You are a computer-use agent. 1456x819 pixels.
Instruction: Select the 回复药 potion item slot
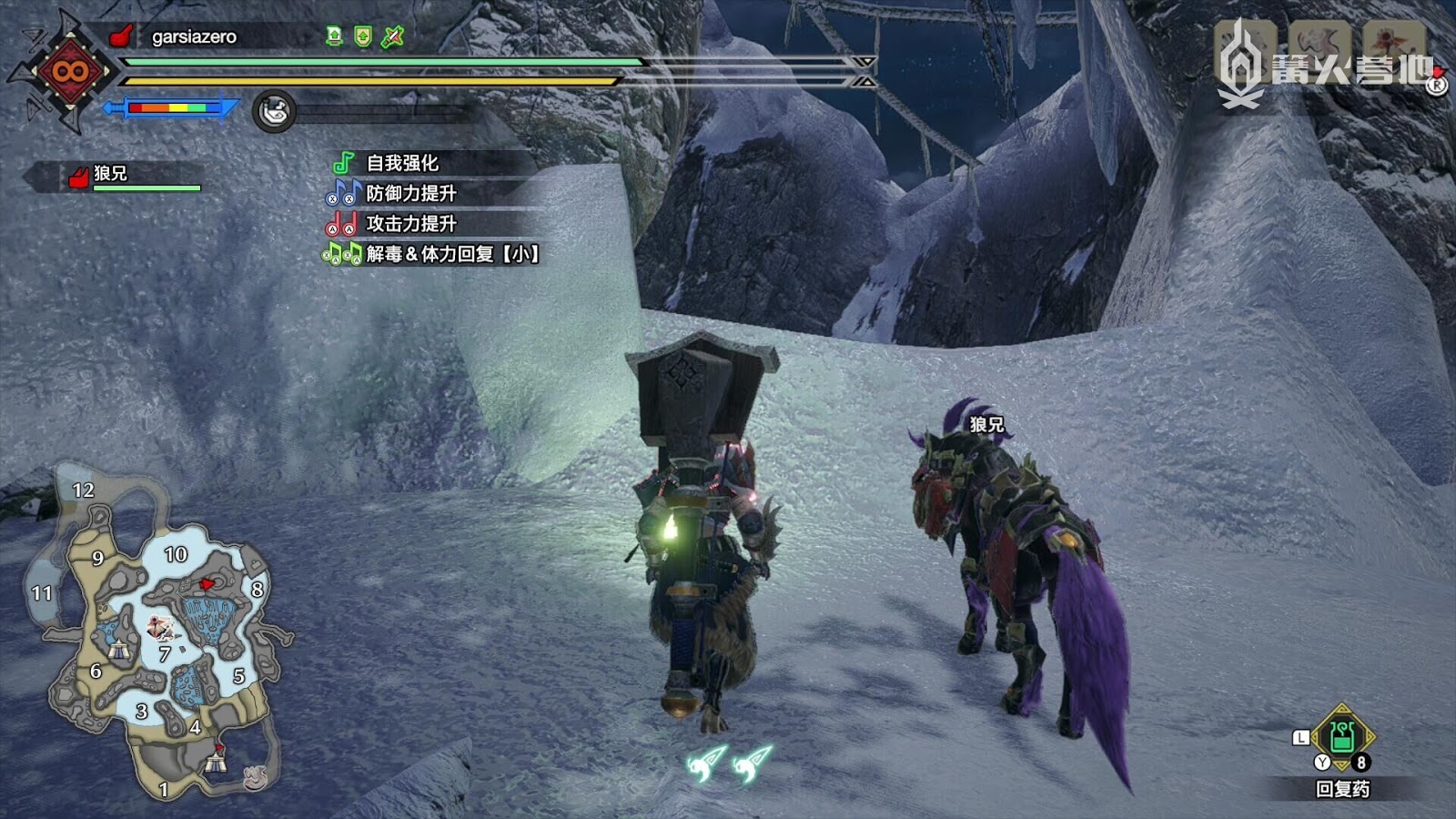point(1341,737)
